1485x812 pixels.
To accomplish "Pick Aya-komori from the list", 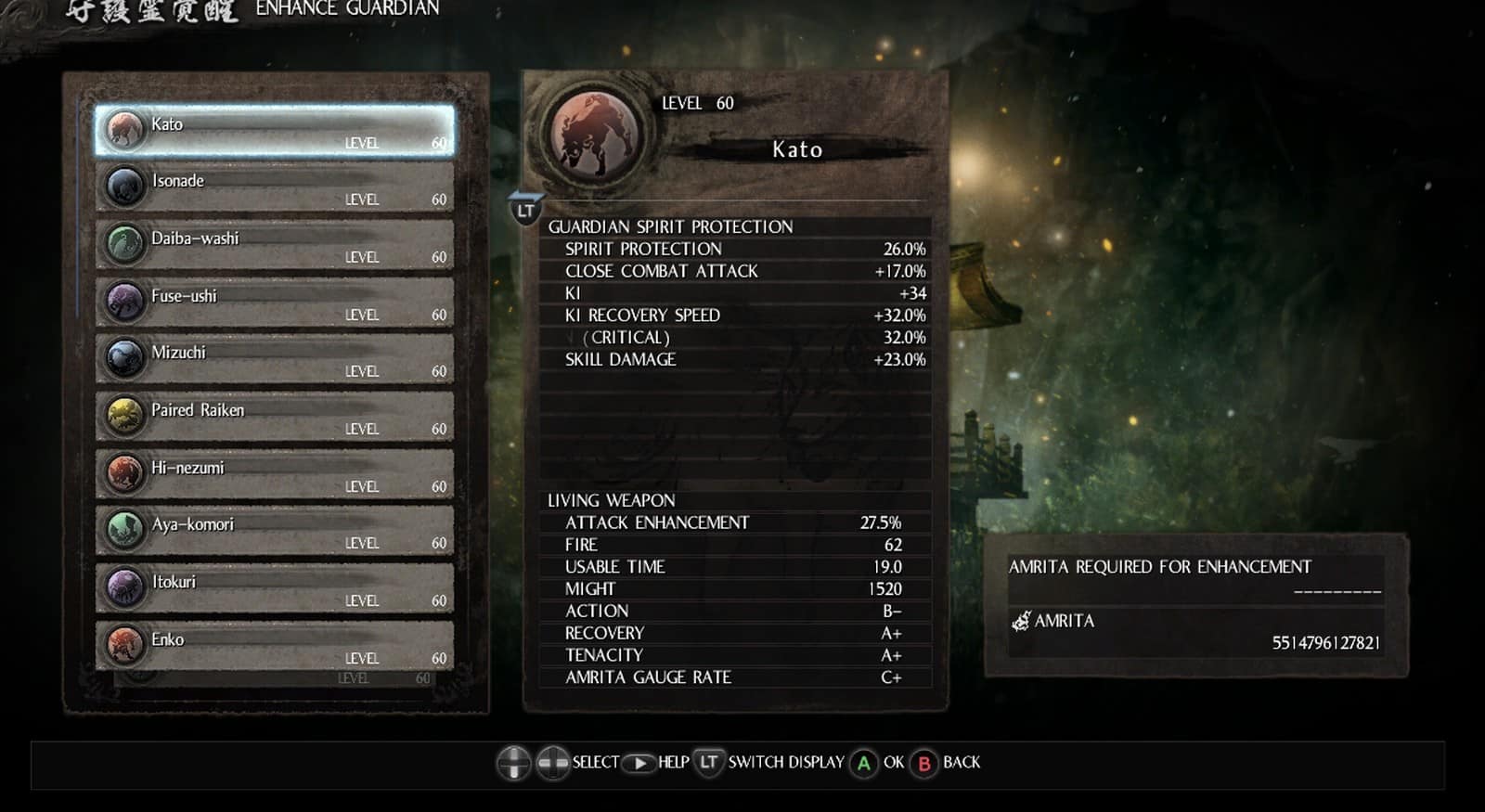I will [x=275, y=531].
